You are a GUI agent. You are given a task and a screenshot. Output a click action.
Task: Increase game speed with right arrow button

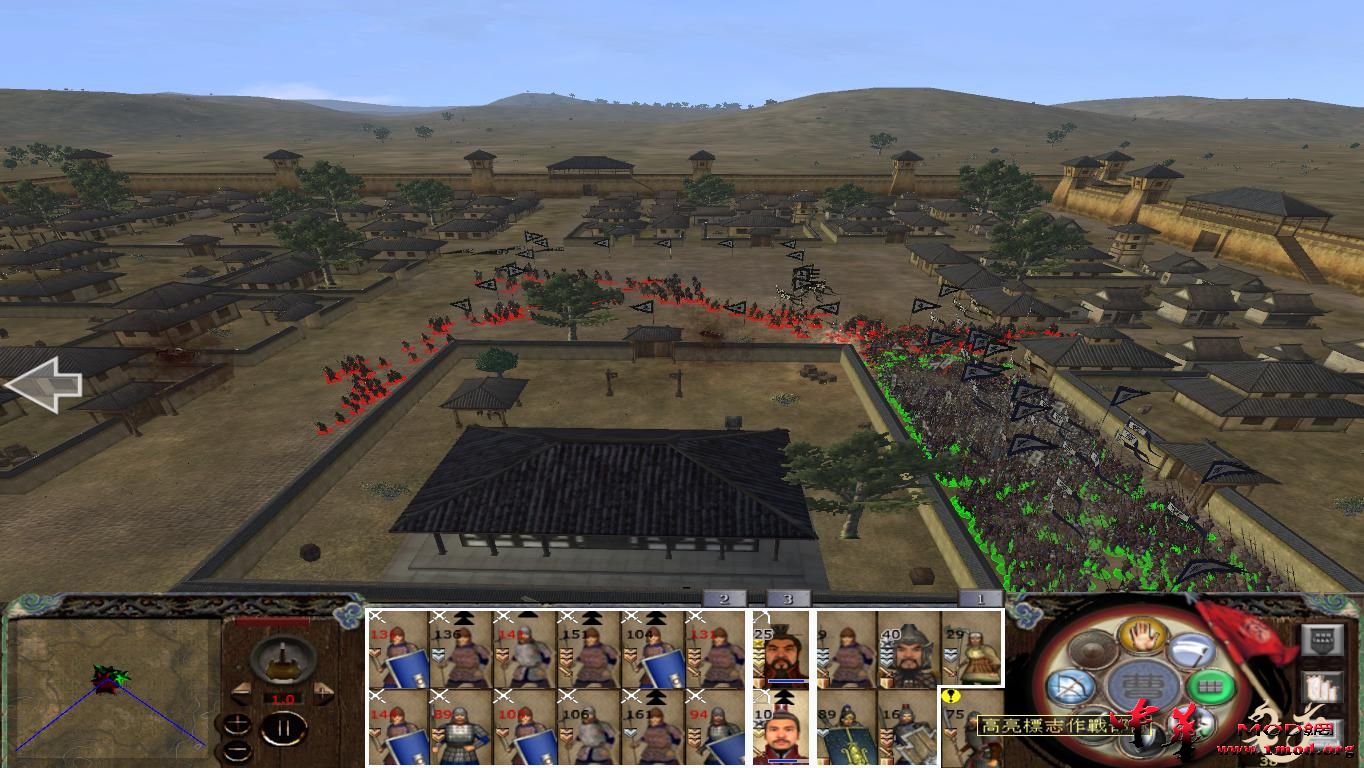(x=323, y=692)
